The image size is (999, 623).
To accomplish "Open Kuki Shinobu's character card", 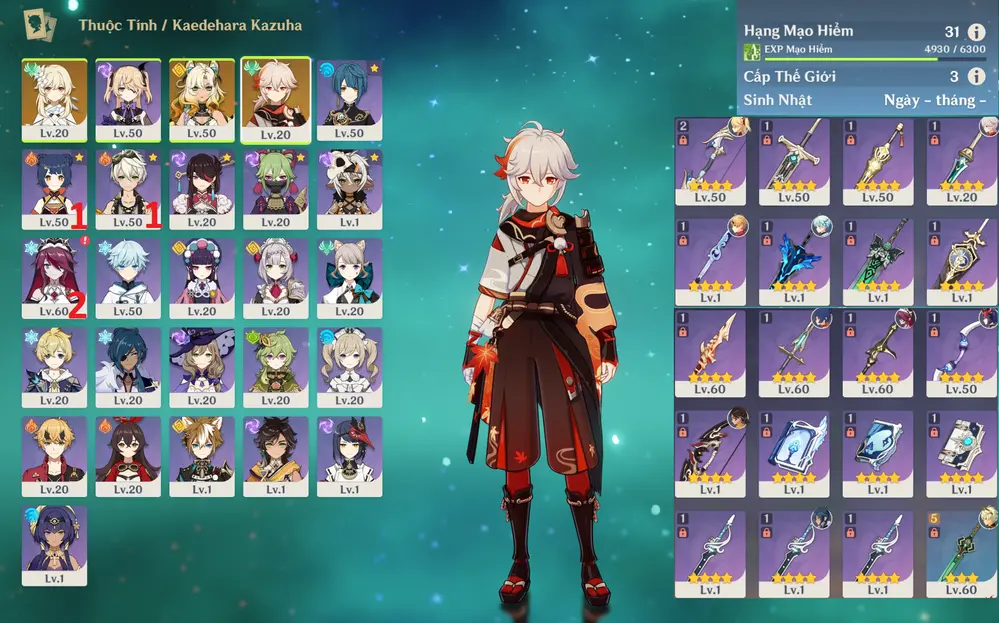I will pos(275,189).
